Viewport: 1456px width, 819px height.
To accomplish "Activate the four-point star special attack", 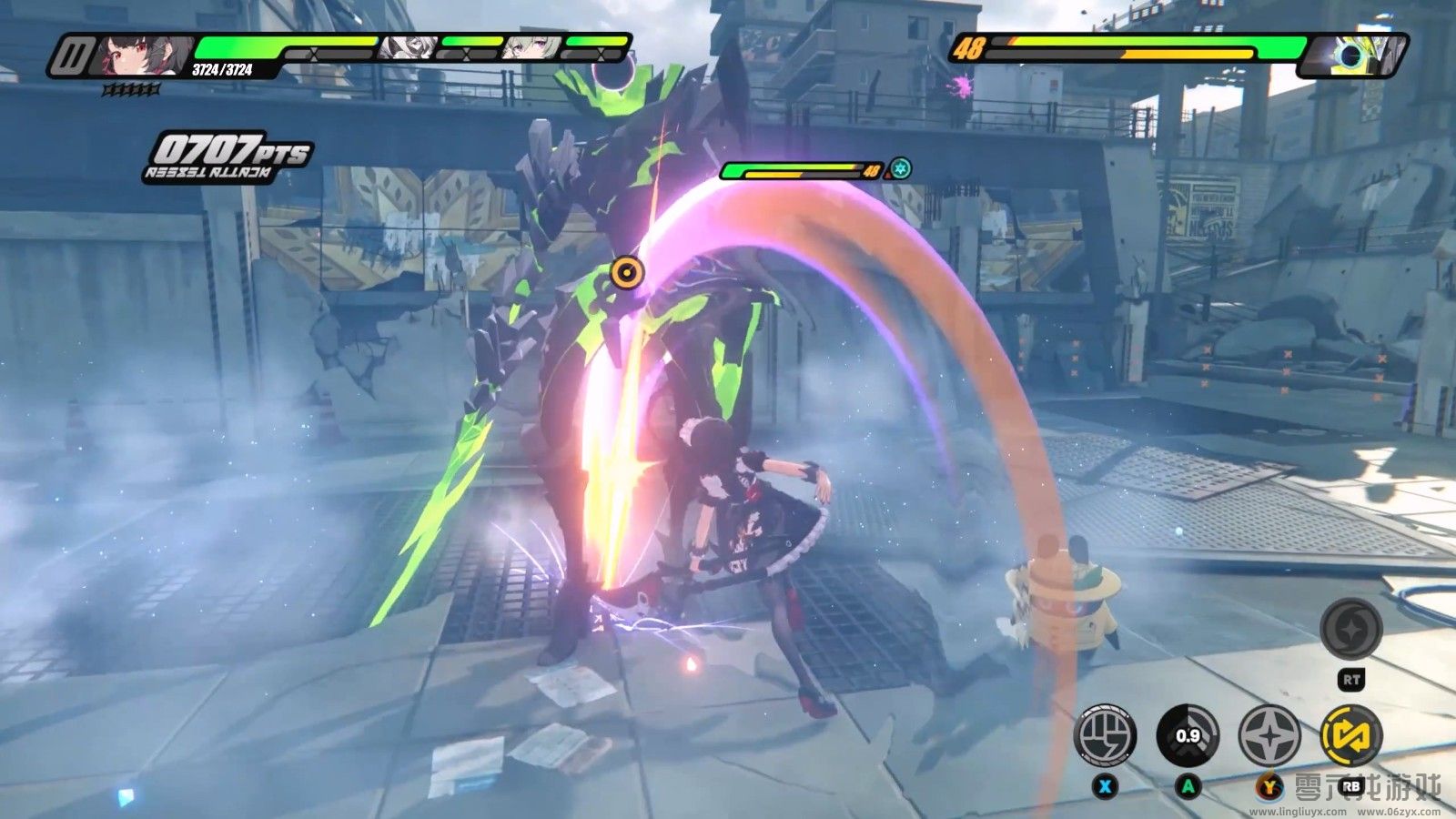I will point(1269,735).
